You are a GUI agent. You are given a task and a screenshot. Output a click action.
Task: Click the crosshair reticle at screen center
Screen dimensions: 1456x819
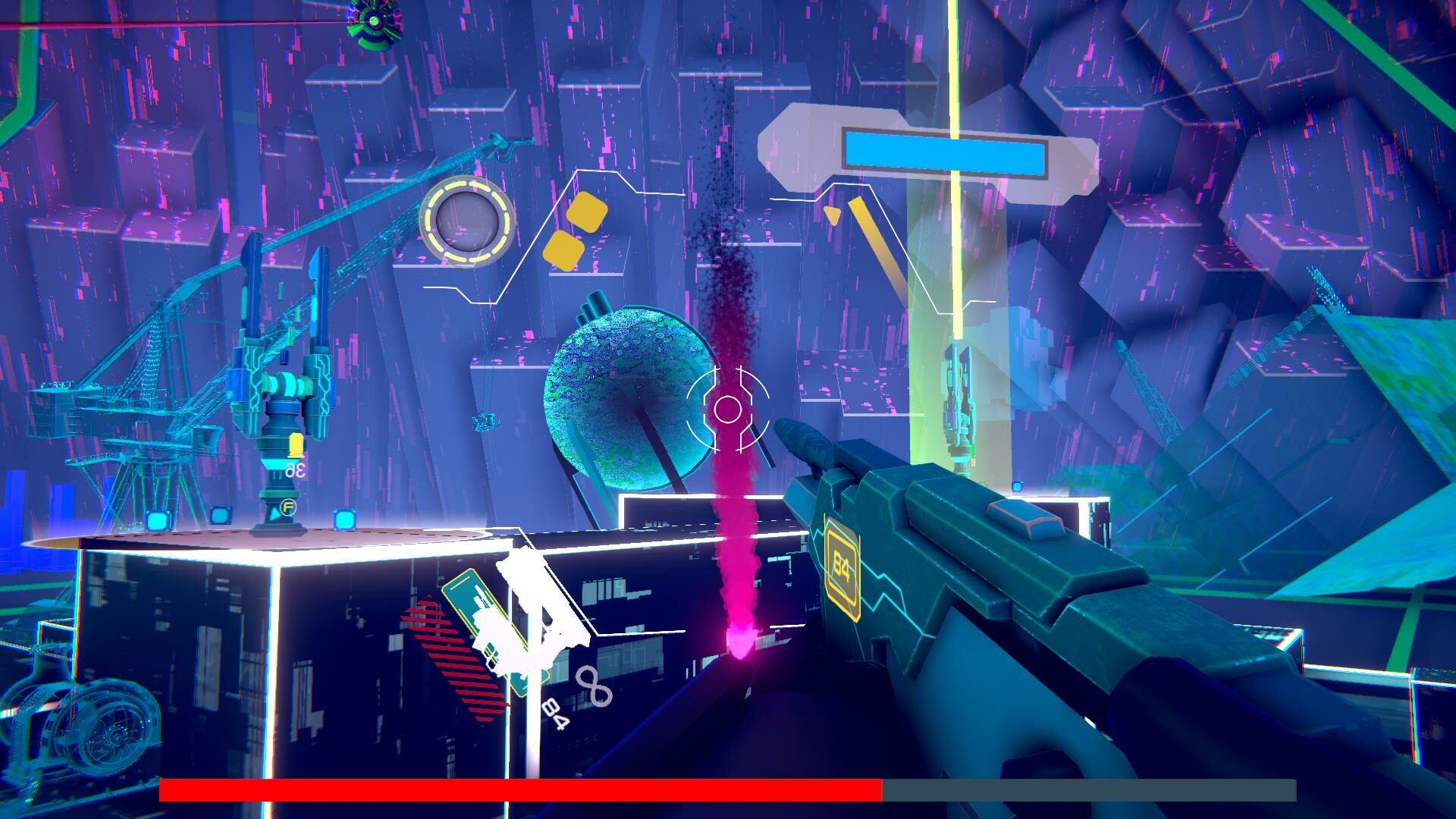pyautogui.click(x=730, y=409)
